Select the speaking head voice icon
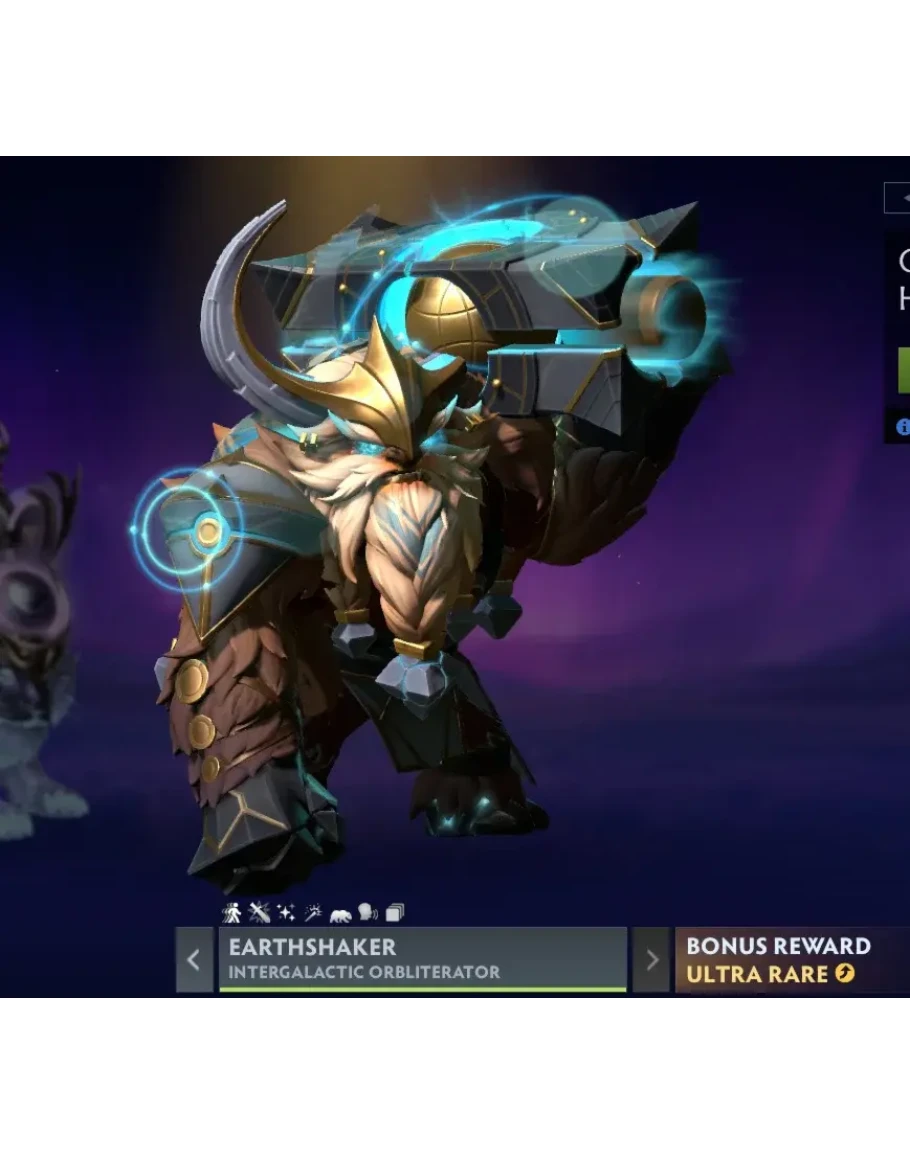The width and height of the screenshot is (910, 1155). tap(368, 912)
